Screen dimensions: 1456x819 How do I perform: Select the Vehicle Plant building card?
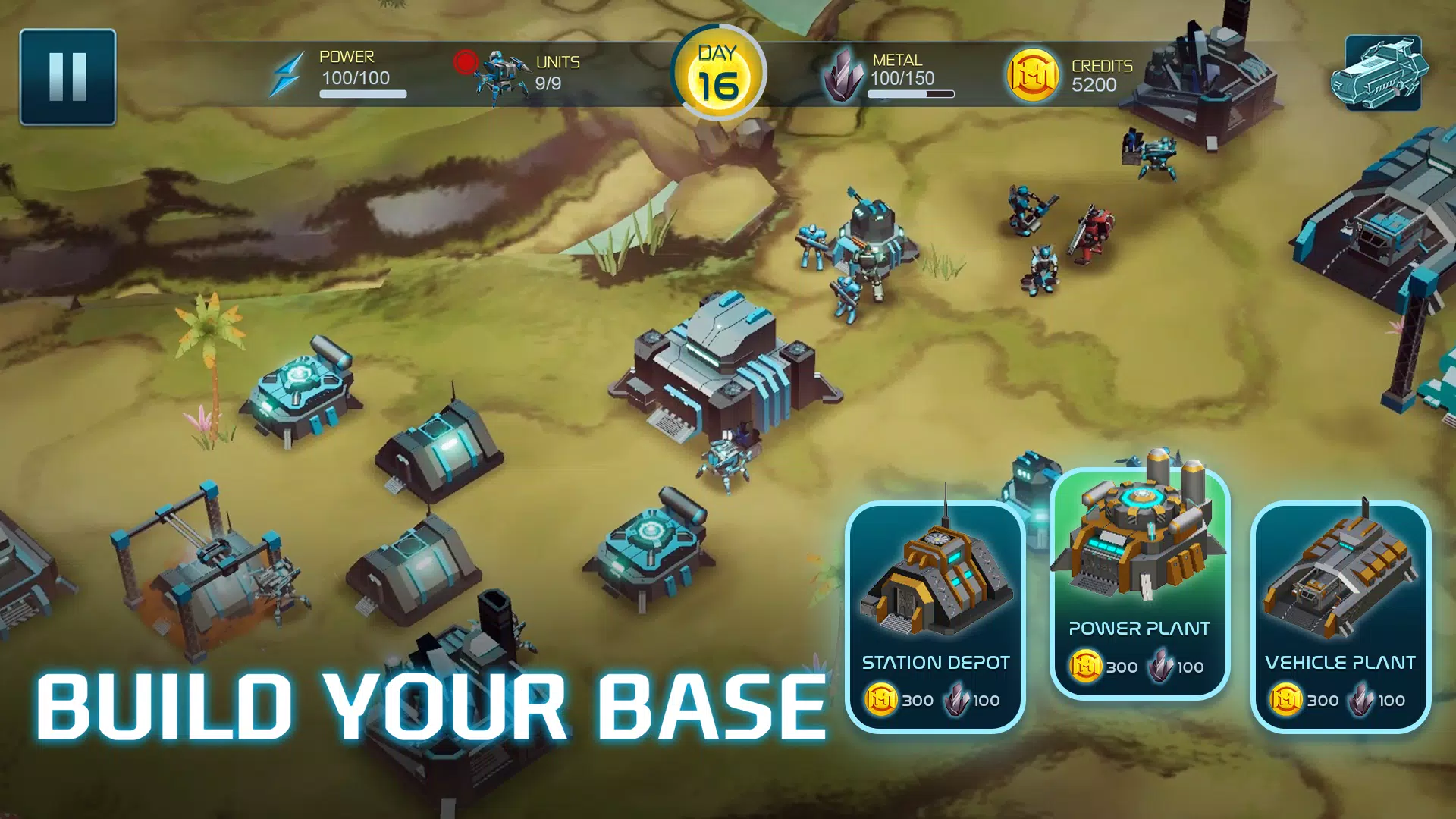point(1344,614)
